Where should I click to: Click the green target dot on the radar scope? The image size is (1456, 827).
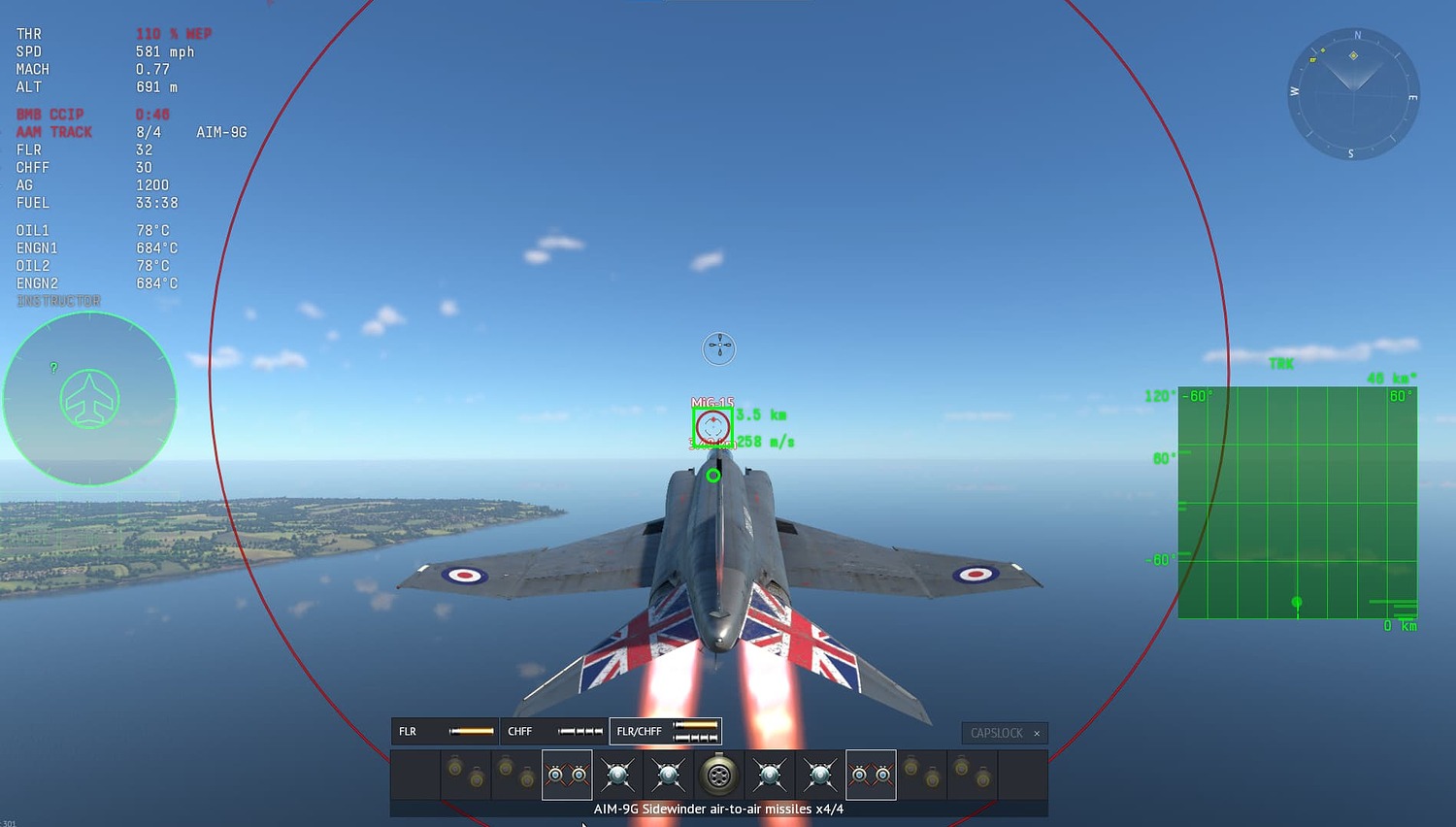(1297, 602)
